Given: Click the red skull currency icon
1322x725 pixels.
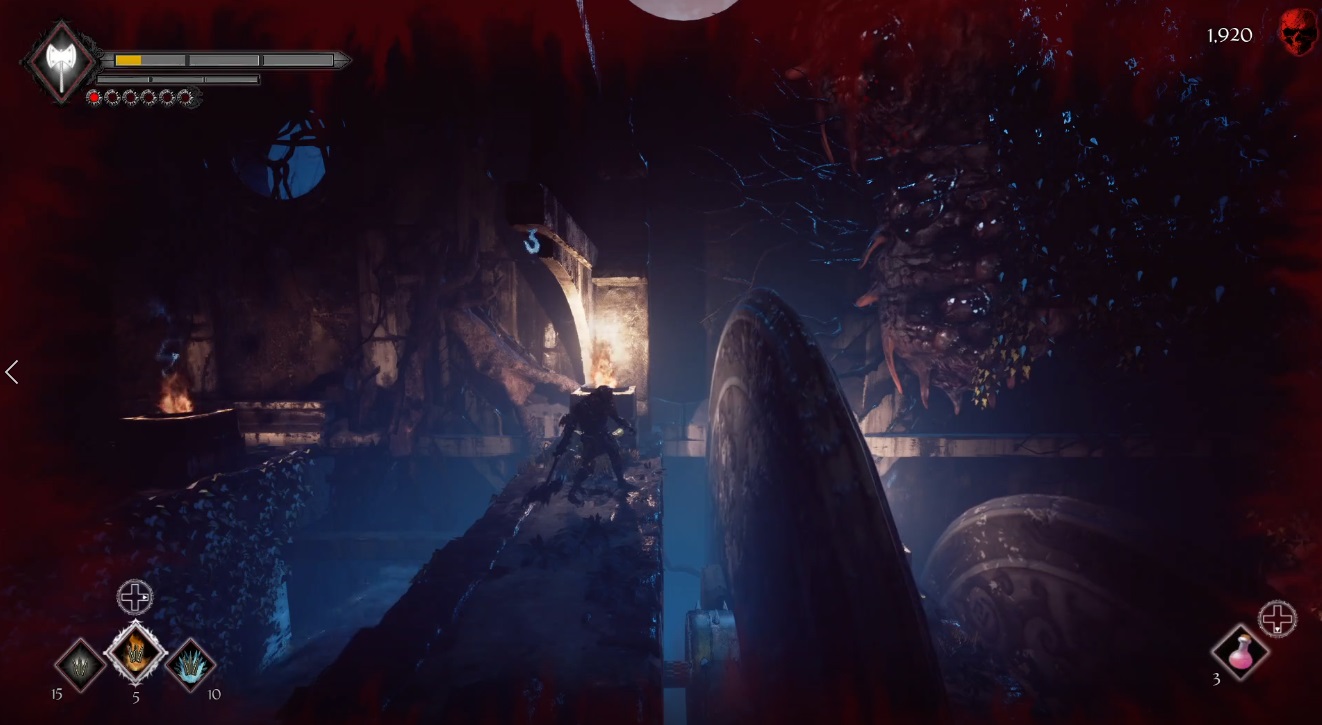Looking at the screenshot, I should [x=1297, y=34].
